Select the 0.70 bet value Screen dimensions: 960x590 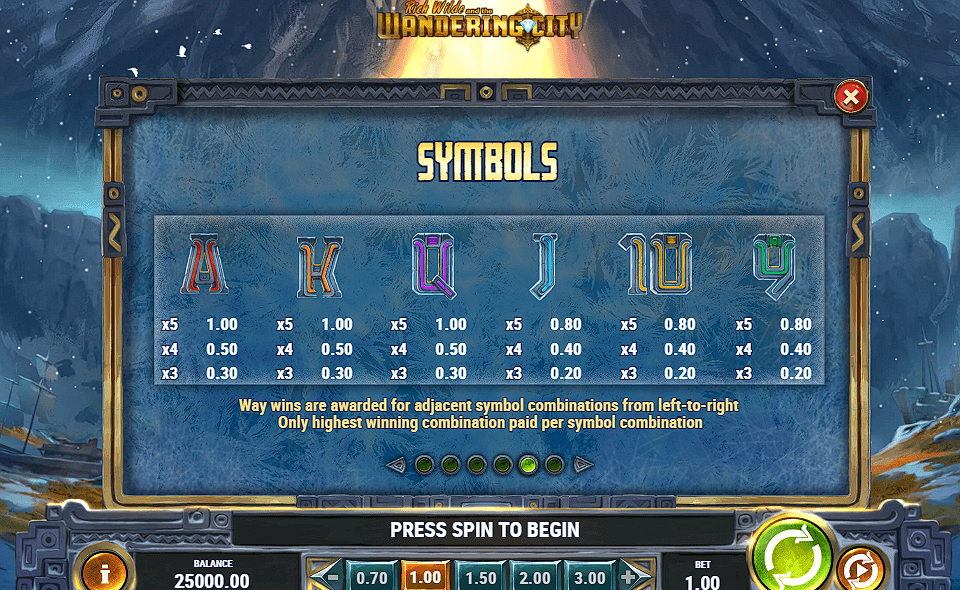(371, 577)
